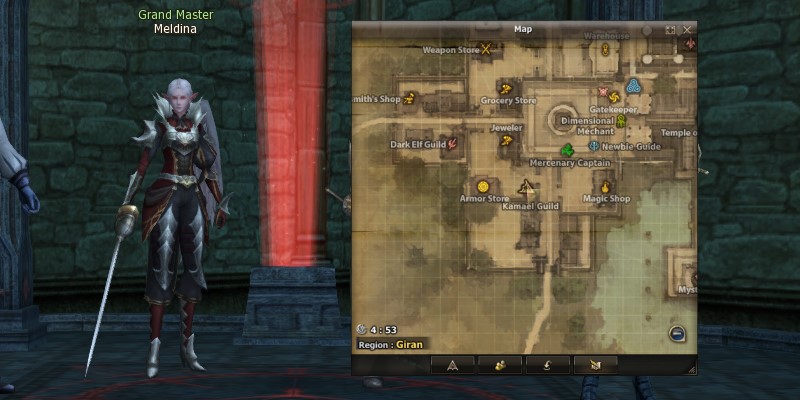Zoom out the map with minus button

(677, 334)
